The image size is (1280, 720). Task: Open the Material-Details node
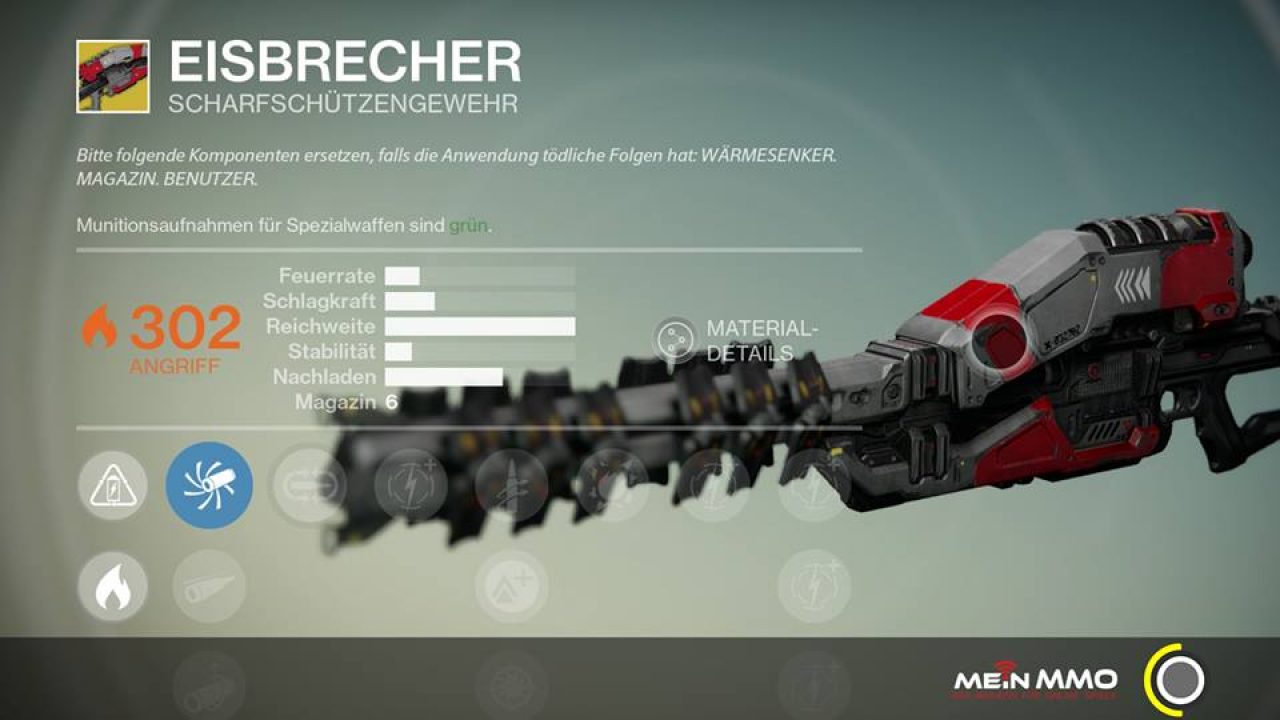click(675, 340)
